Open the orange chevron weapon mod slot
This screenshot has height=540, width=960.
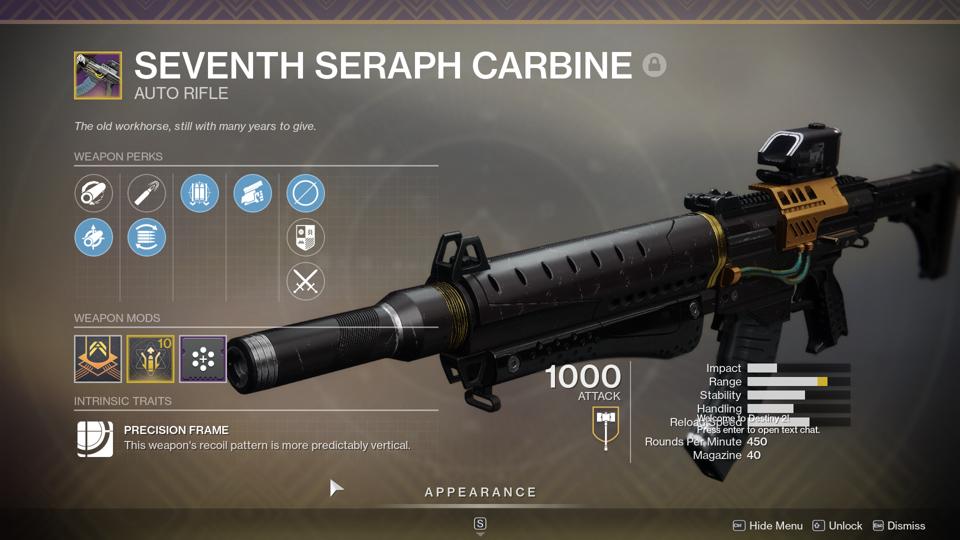(x=98, y=359)
